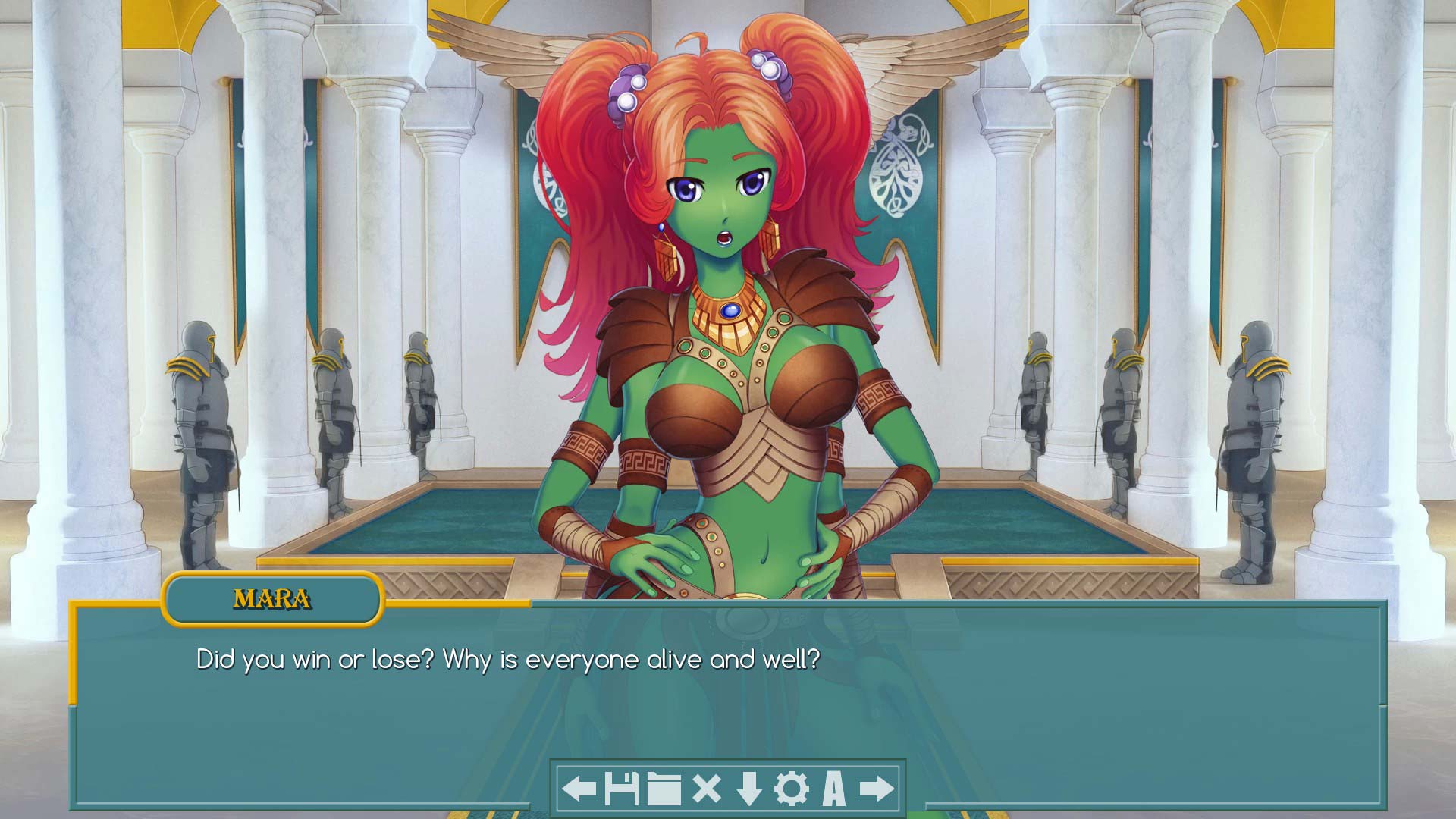Open settings with the gear icon

click(791, 789)
